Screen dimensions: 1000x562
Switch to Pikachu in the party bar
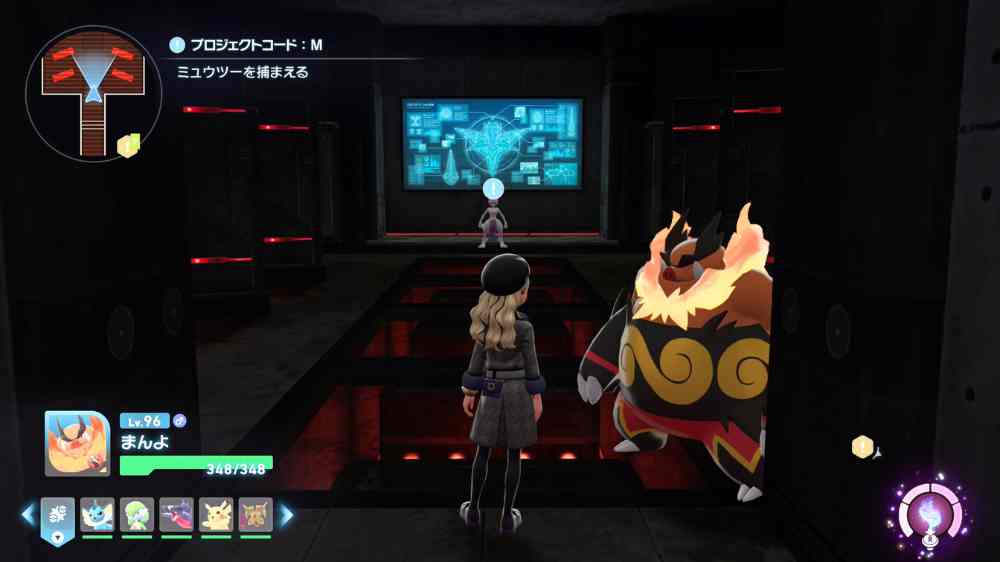(x=216, y=514)
